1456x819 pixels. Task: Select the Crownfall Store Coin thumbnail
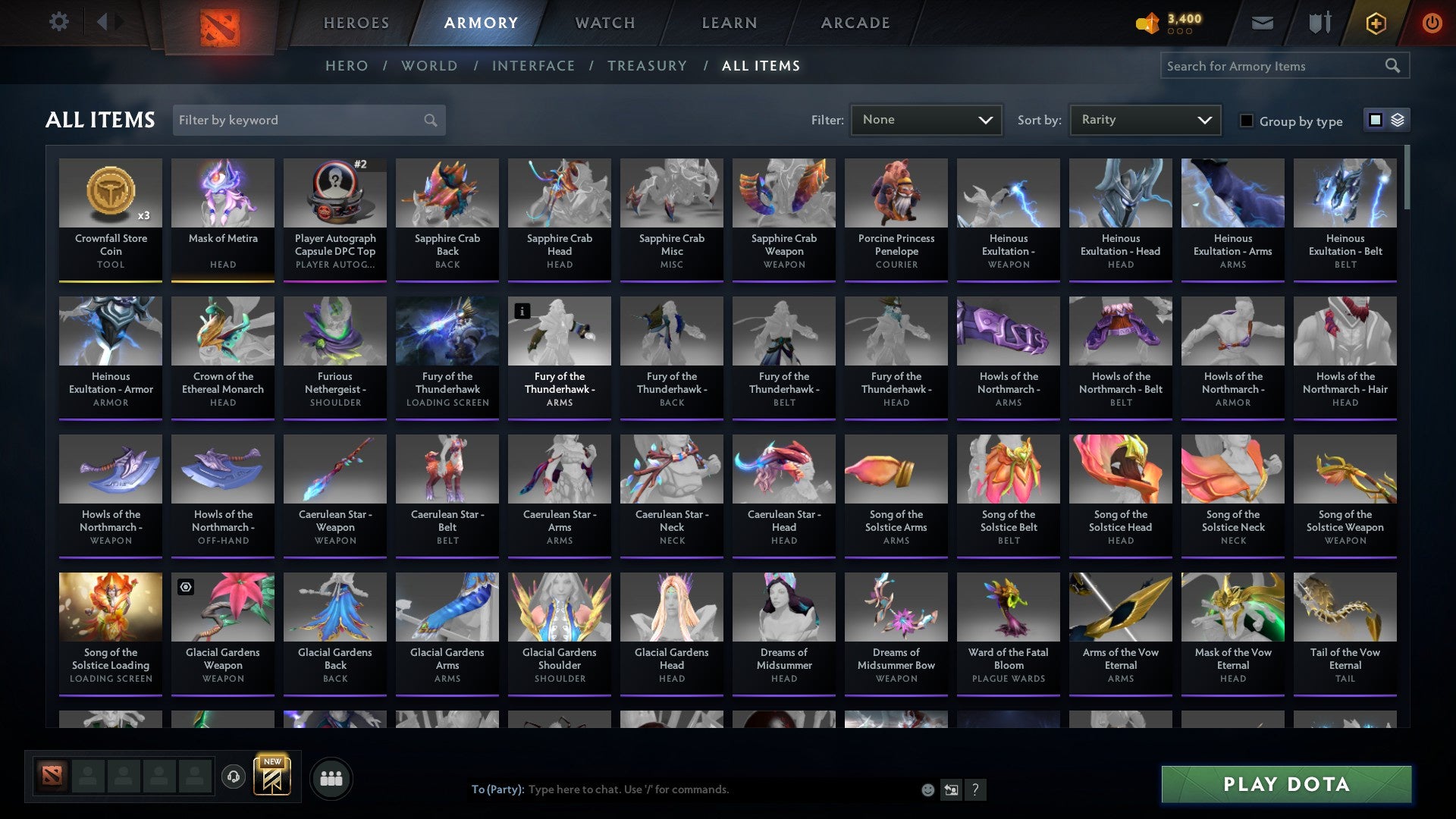[111, 193]
